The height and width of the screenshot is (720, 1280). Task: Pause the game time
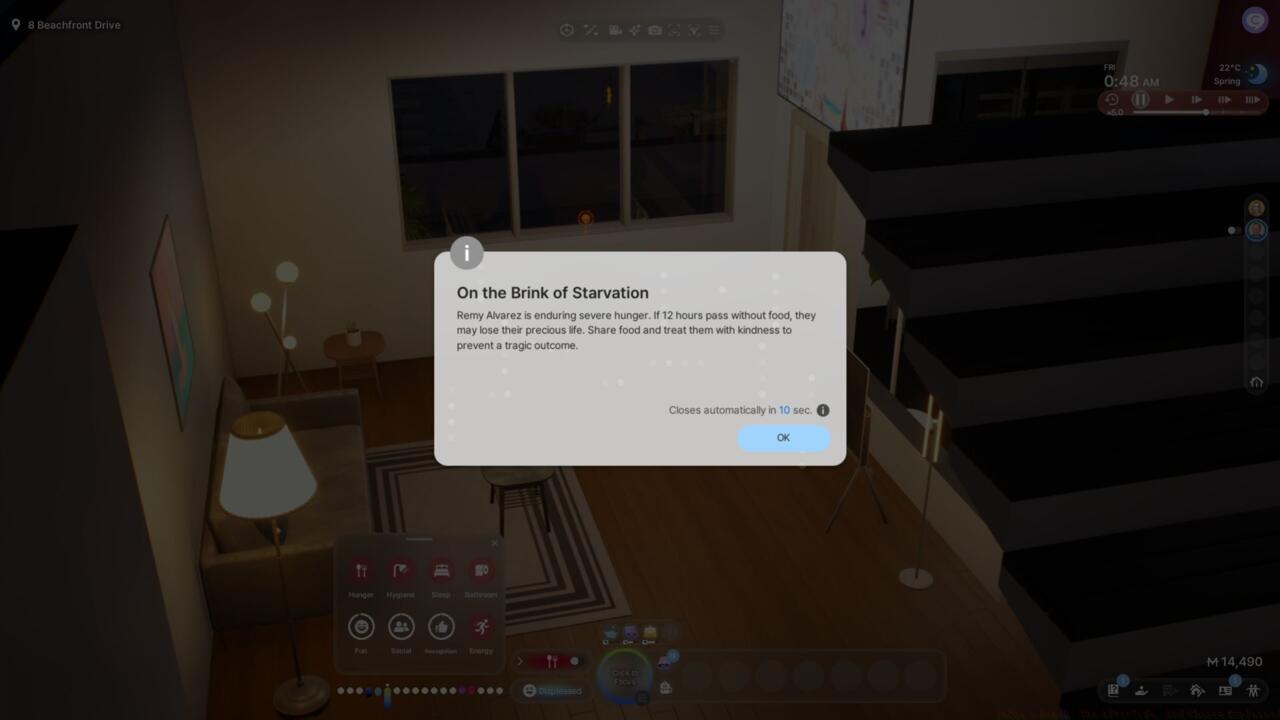pyautogui.click(x=1140, y=100)
